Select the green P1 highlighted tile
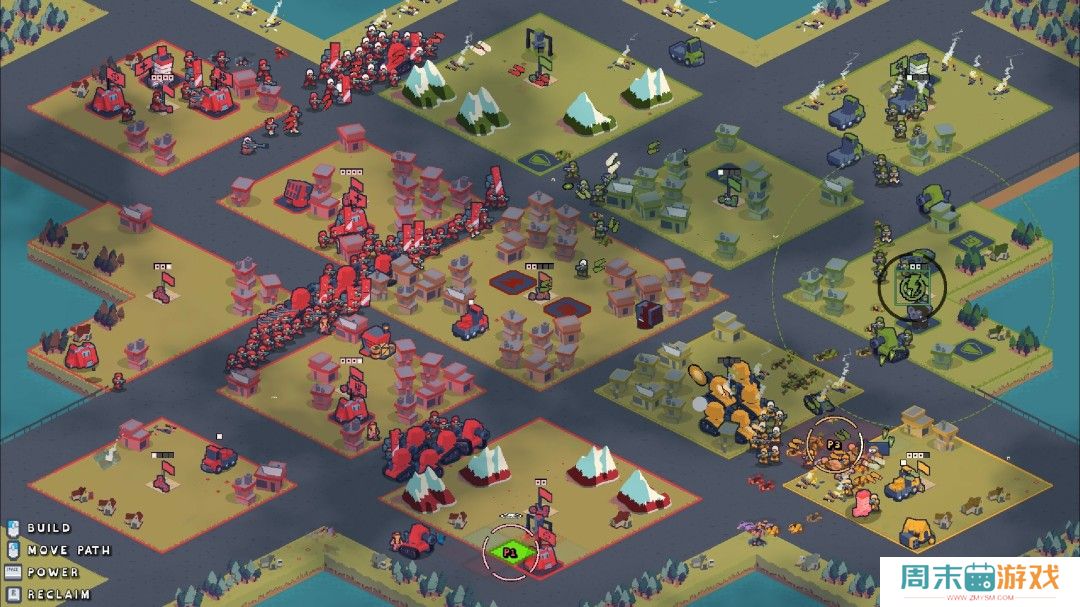Image resolution: width=1080 pixels, height=607 pixels. (509, 551)
